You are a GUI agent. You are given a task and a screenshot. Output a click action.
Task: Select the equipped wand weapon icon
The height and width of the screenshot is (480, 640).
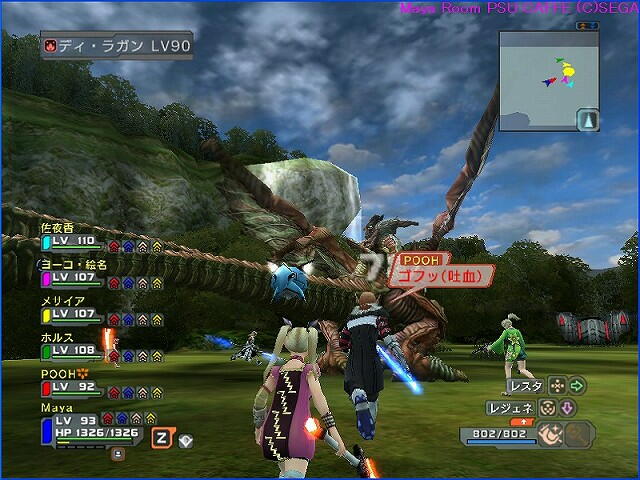[x=549, y=434]
